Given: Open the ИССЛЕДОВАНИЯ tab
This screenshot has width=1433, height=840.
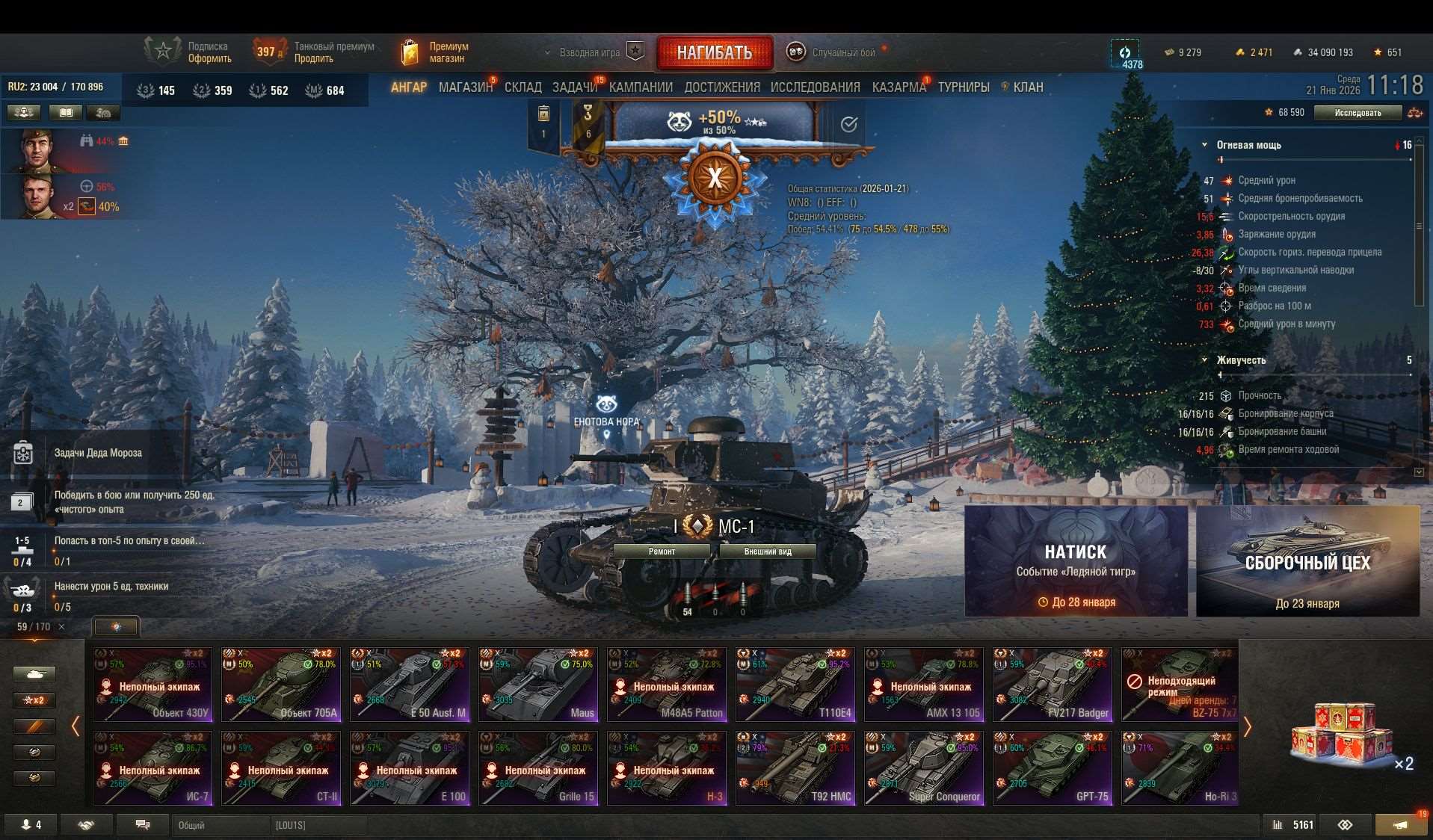Looking at the screenshot, I should 816,87.
